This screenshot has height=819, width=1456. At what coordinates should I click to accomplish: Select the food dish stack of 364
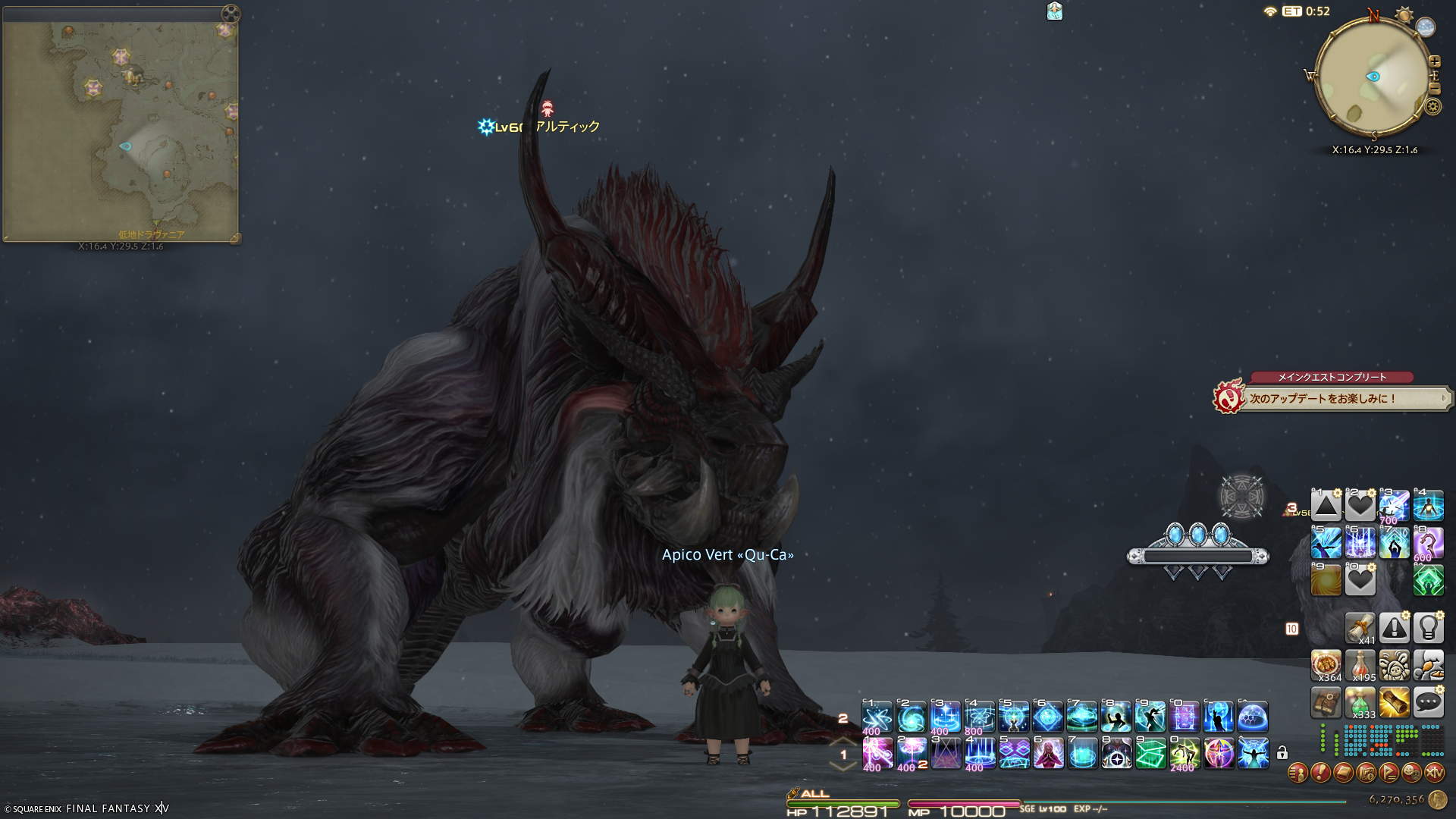point(1326,665)
